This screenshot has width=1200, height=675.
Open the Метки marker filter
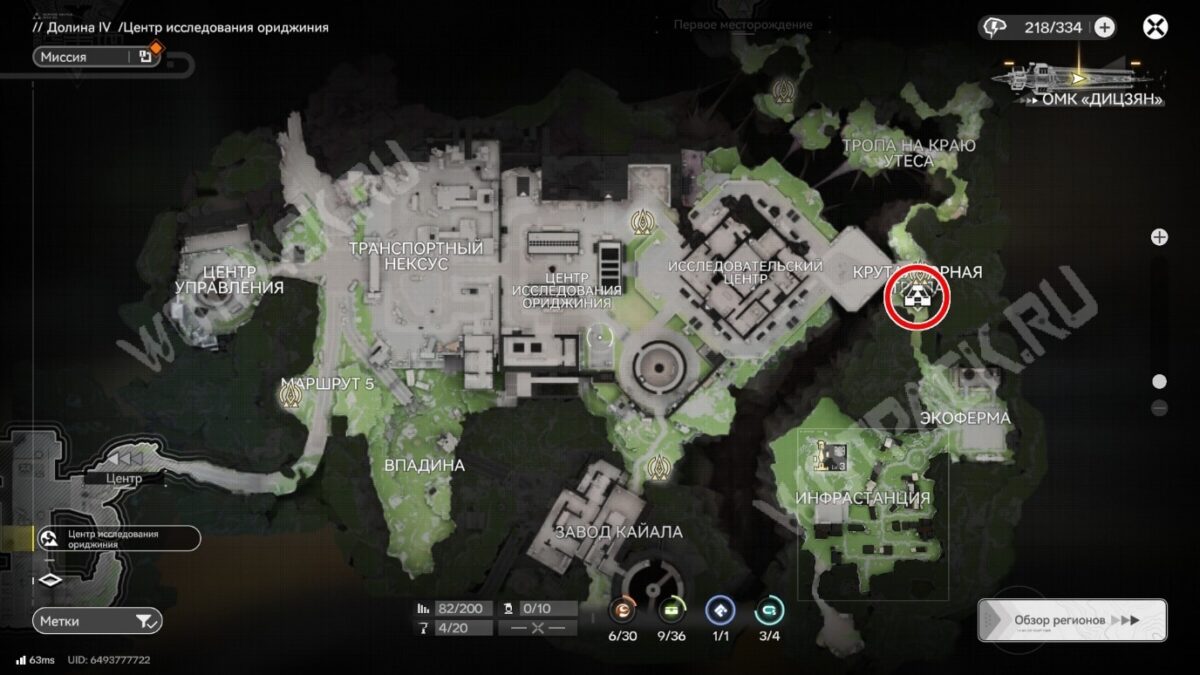(x=96, y=621)
